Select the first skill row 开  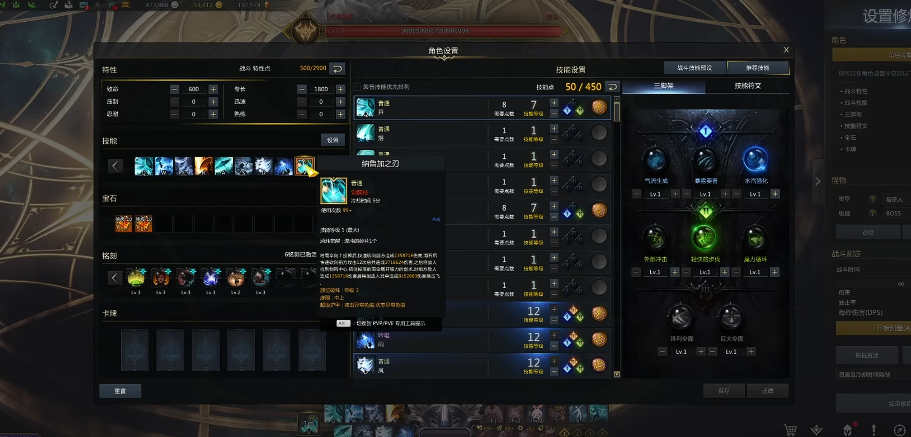[420, 107]
